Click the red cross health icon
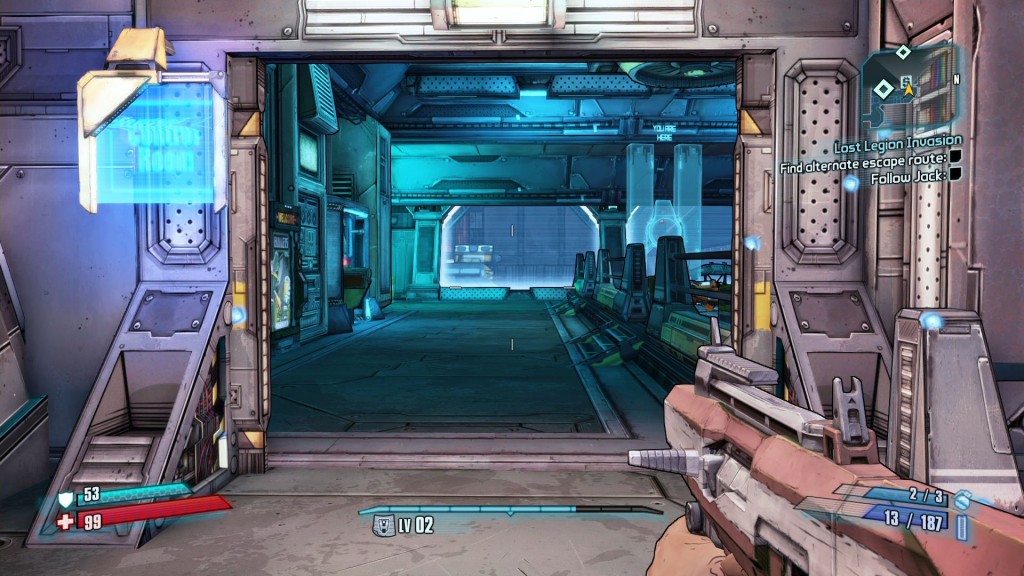 point(65,521)
